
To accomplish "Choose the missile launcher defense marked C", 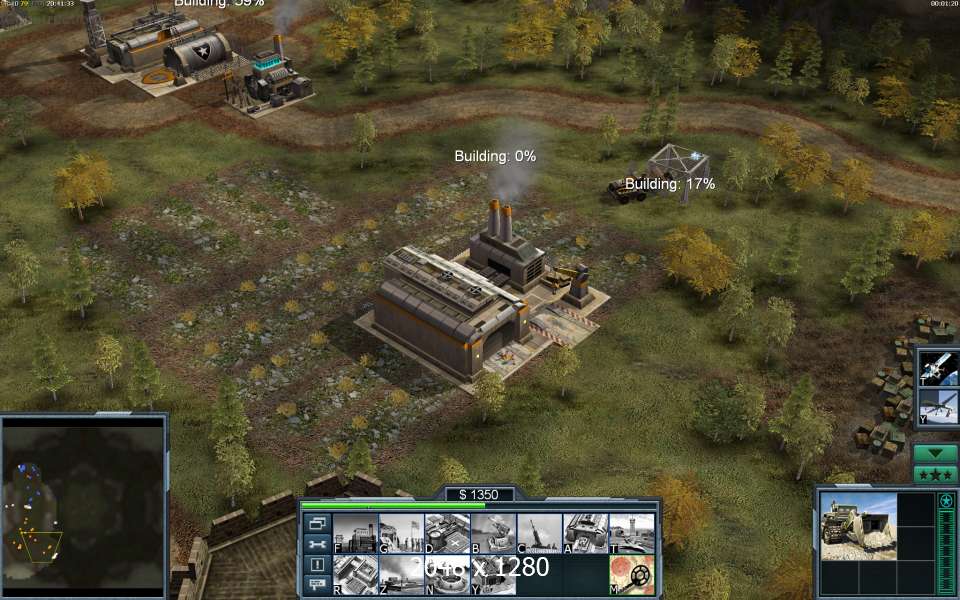I will [539, 533].
